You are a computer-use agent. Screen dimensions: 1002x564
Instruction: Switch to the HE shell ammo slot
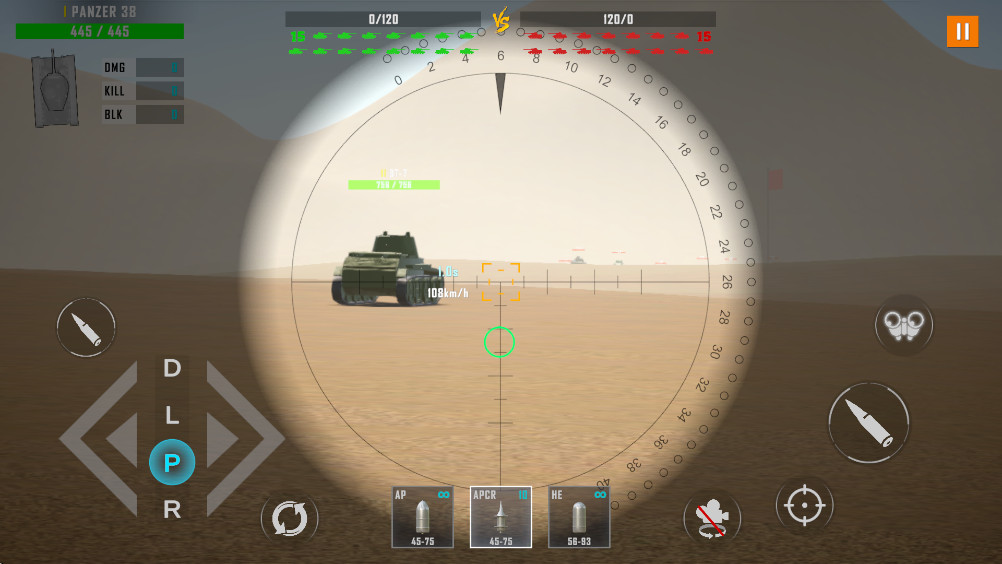tap(579, 517)
